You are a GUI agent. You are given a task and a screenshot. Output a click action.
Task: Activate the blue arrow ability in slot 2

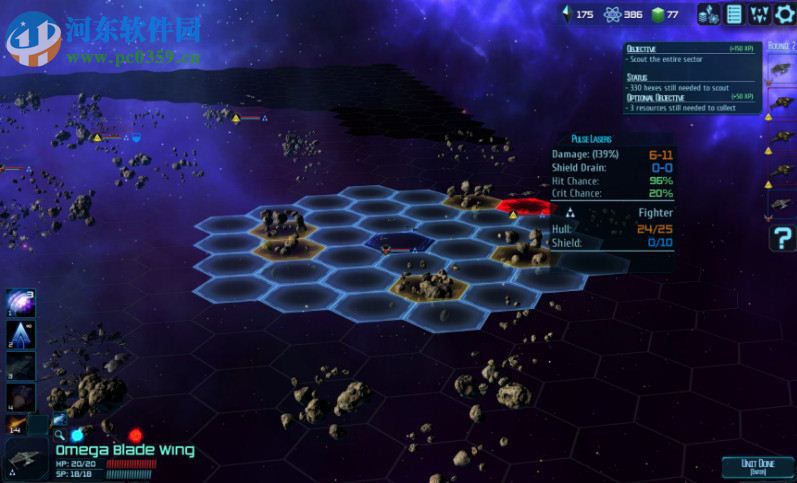point(21,335)
